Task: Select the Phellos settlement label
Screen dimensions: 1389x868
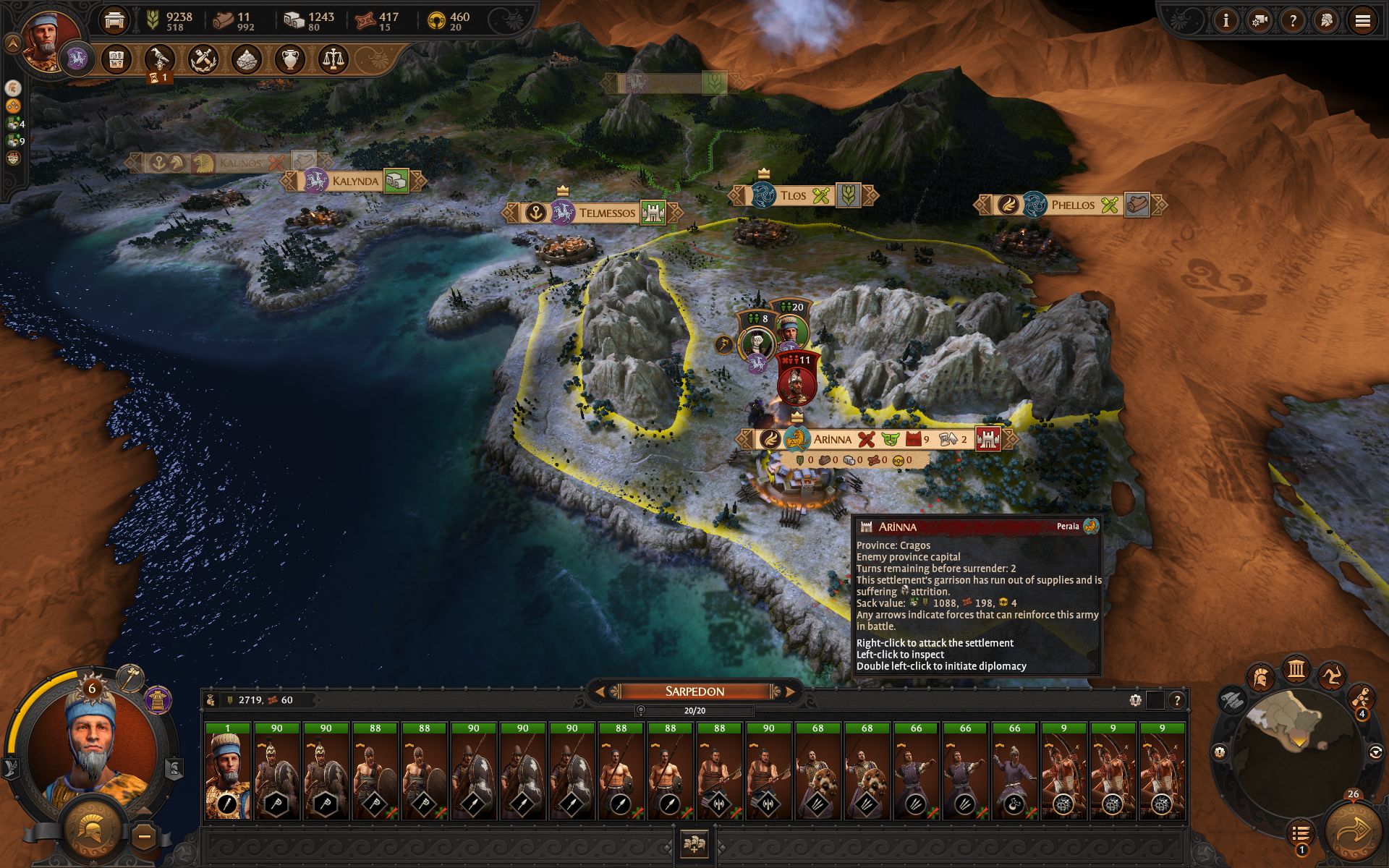Action: (x=1072, y=205)
